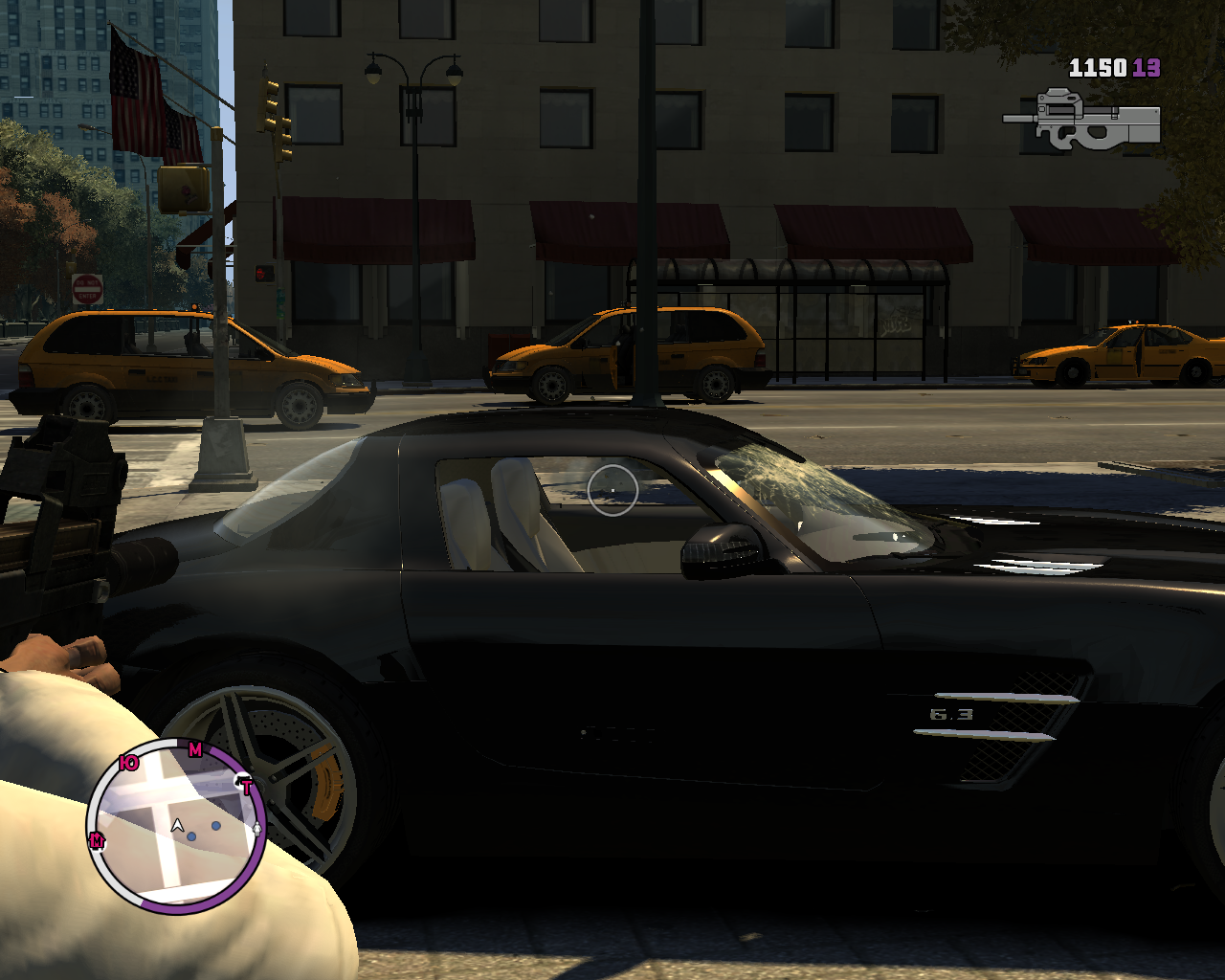The width and height of the screenshot is (1225, 980).
Task: Select the pink T marker on the radar edge
Action: [x=246, y=788]
